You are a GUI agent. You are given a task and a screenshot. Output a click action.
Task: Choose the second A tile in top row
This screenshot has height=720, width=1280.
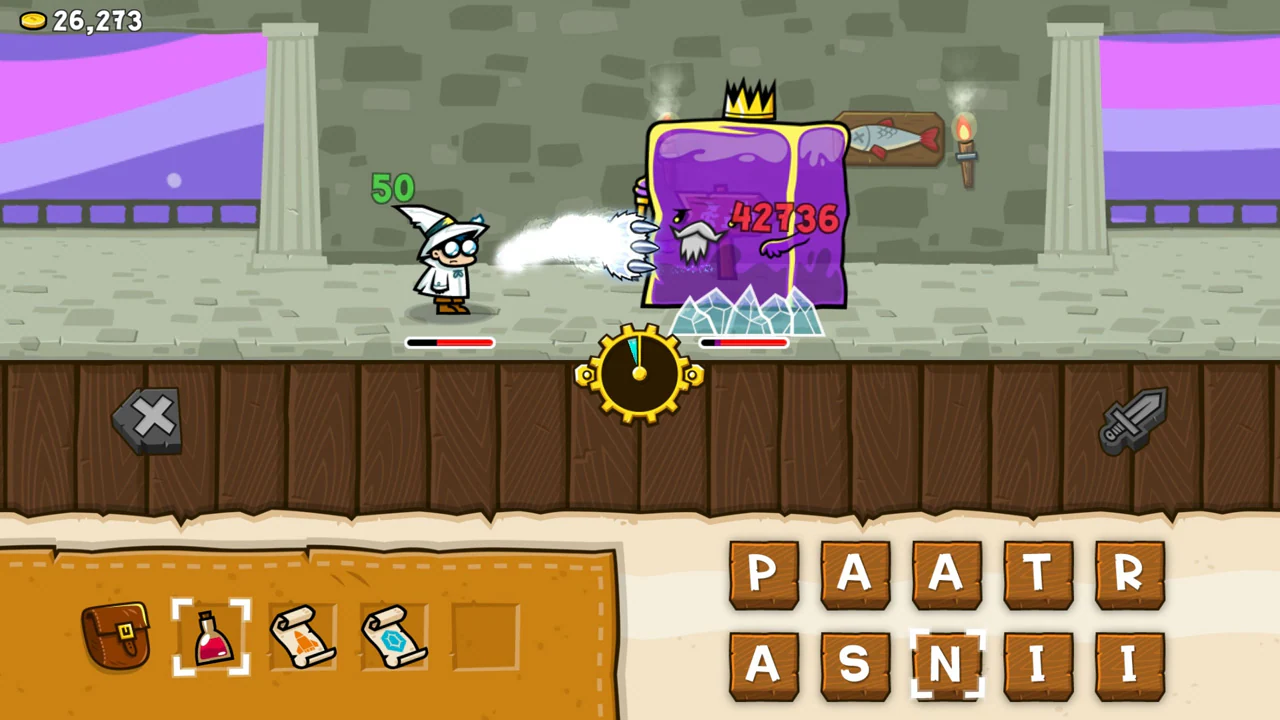[946, 572]
